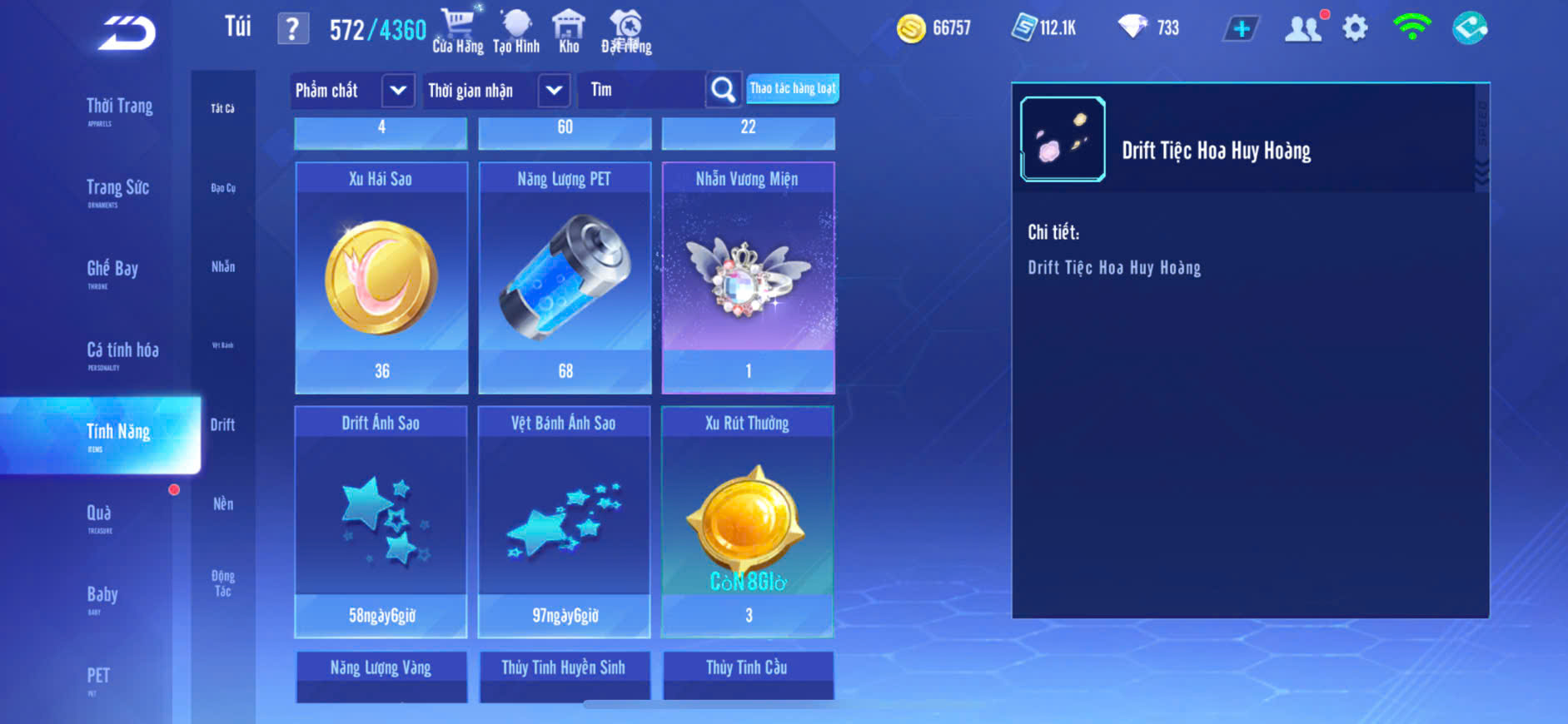Viewport: 1568px width, 724px height.
Task: Expand the Thời gian nhận dropdown
Action: tap(554, 90)
